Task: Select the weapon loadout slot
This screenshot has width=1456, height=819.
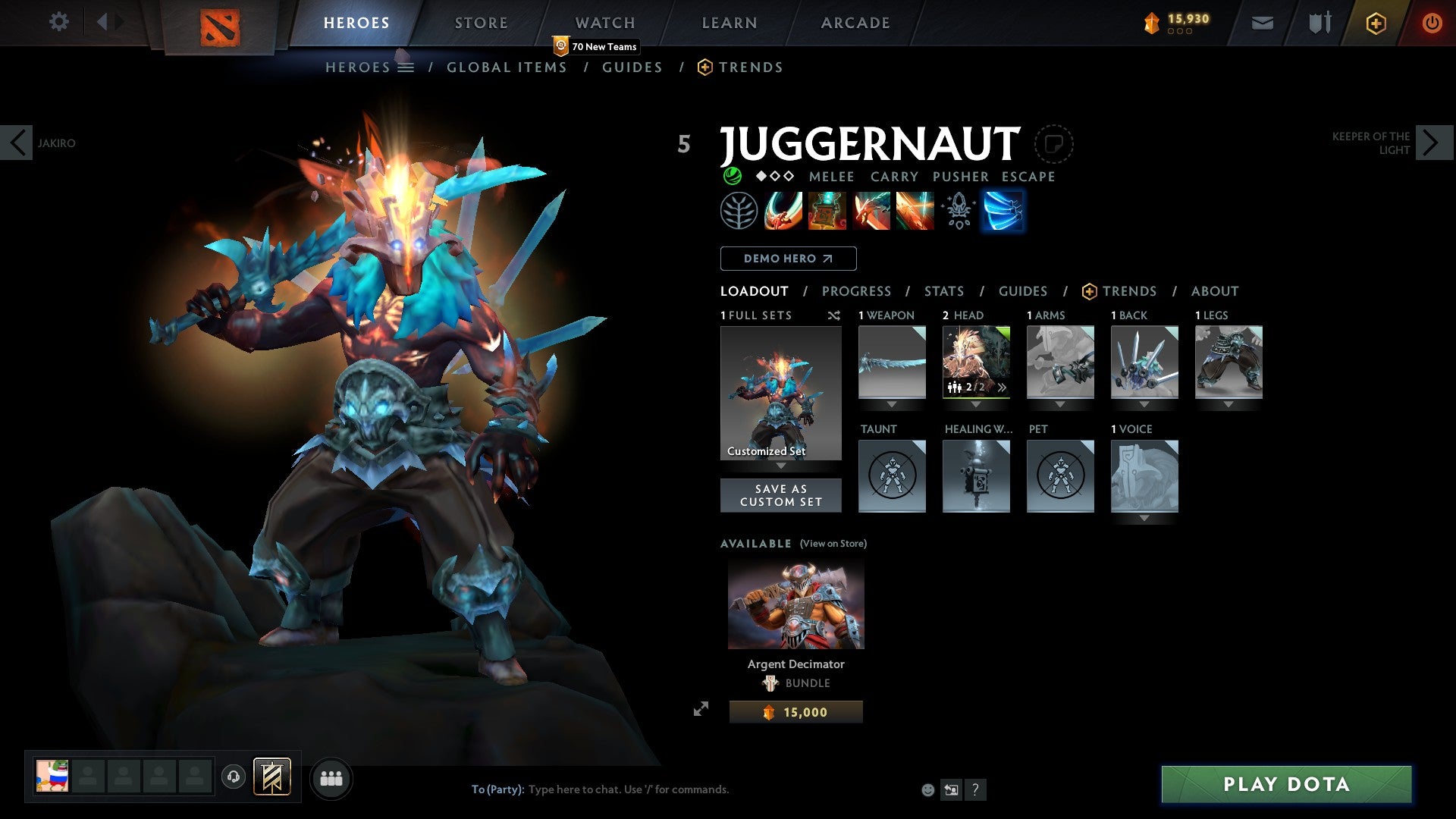Action: [892, 362]
